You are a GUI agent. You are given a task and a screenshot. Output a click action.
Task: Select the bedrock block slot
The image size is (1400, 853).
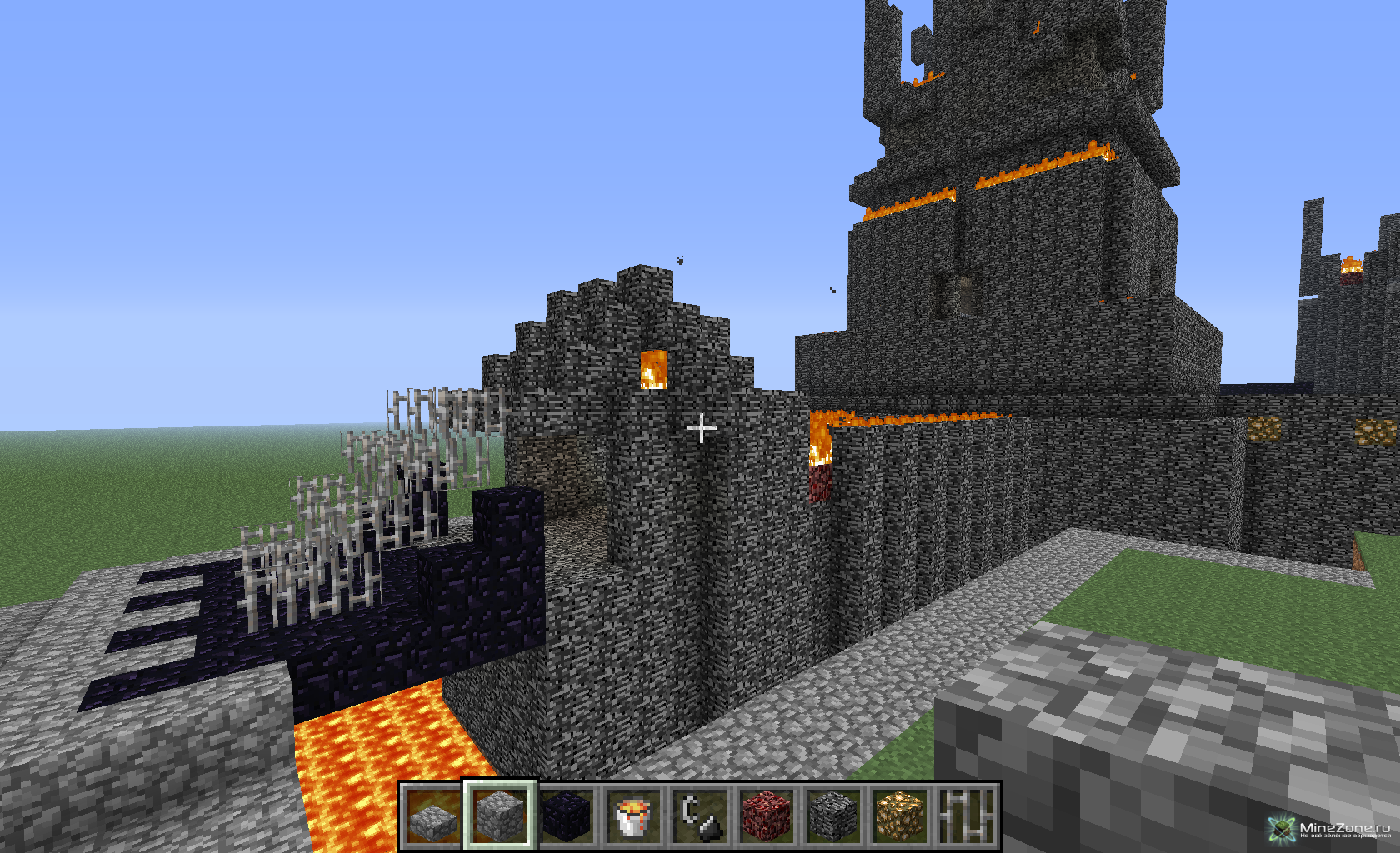(x=832, y=816)
